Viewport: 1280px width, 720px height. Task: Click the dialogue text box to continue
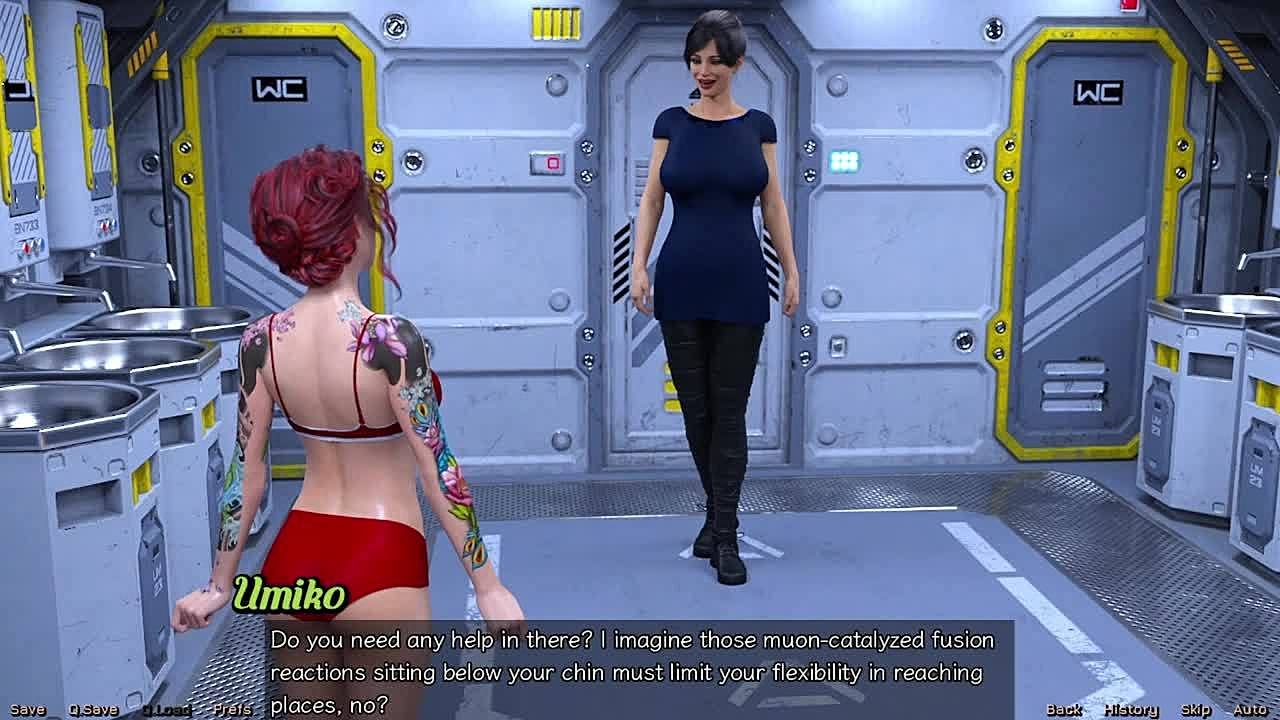pos(640,670)
